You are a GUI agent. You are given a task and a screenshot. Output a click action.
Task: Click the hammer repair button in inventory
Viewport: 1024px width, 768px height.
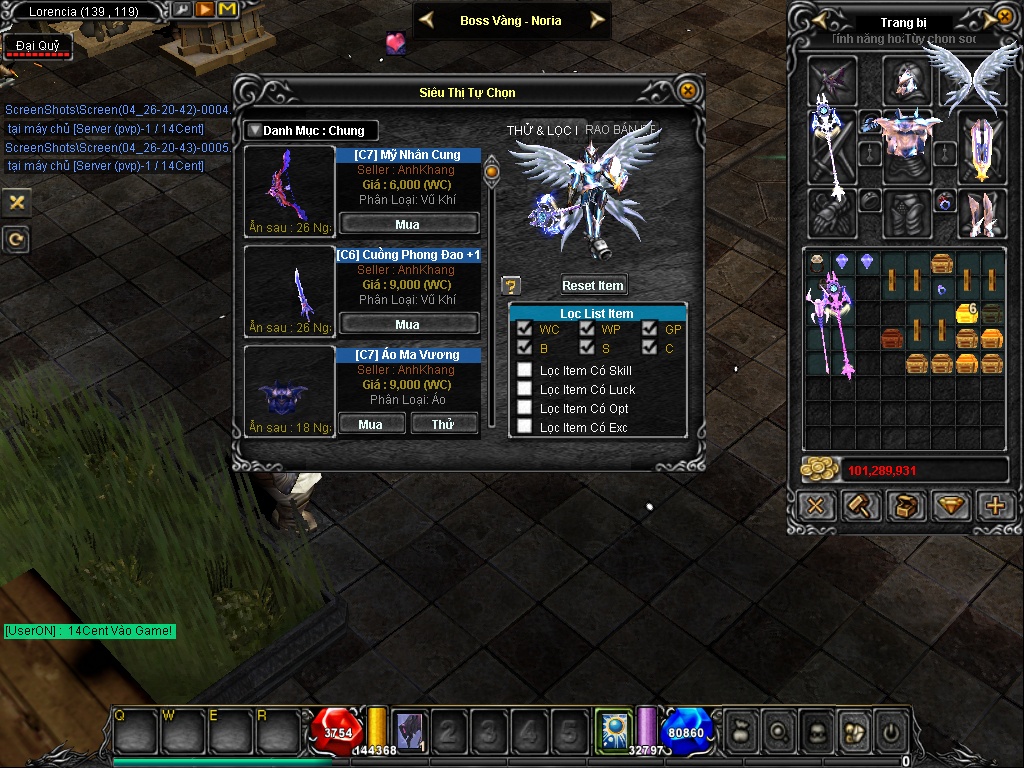tap(861, 506)
